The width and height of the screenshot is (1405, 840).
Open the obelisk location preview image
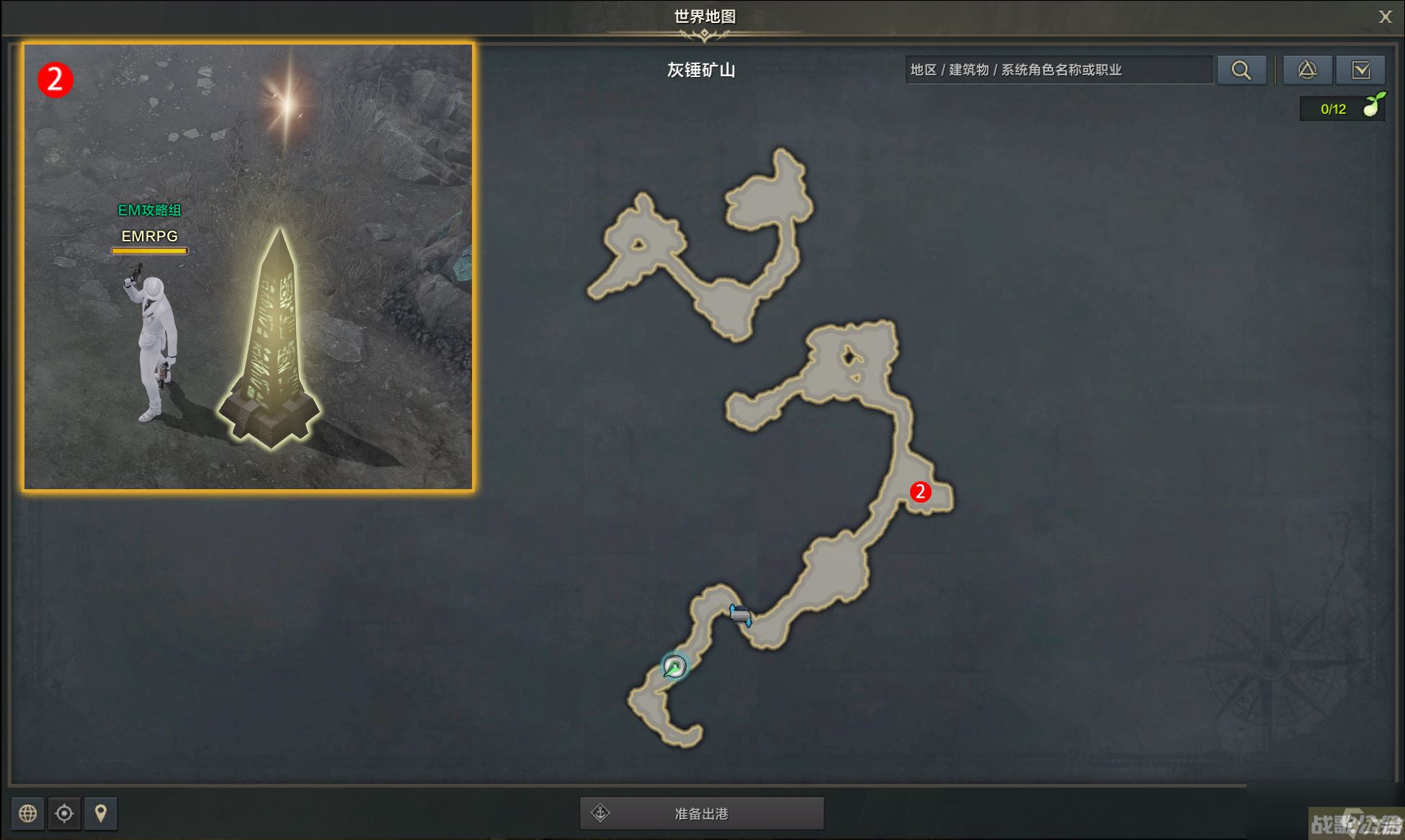(248, 267)
